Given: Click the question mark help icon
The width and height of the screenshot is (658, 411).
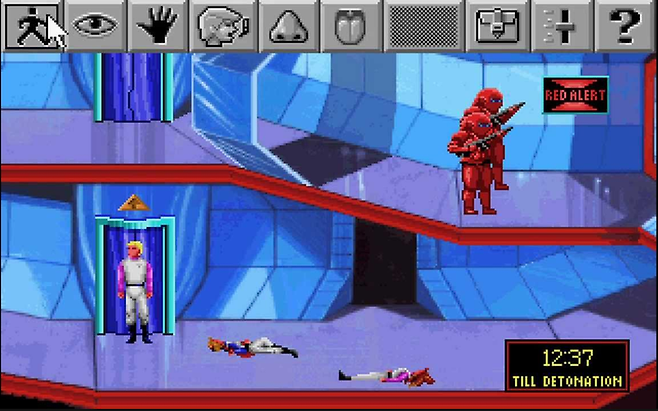Looking at the screenshot, I should tap(625, 26).
